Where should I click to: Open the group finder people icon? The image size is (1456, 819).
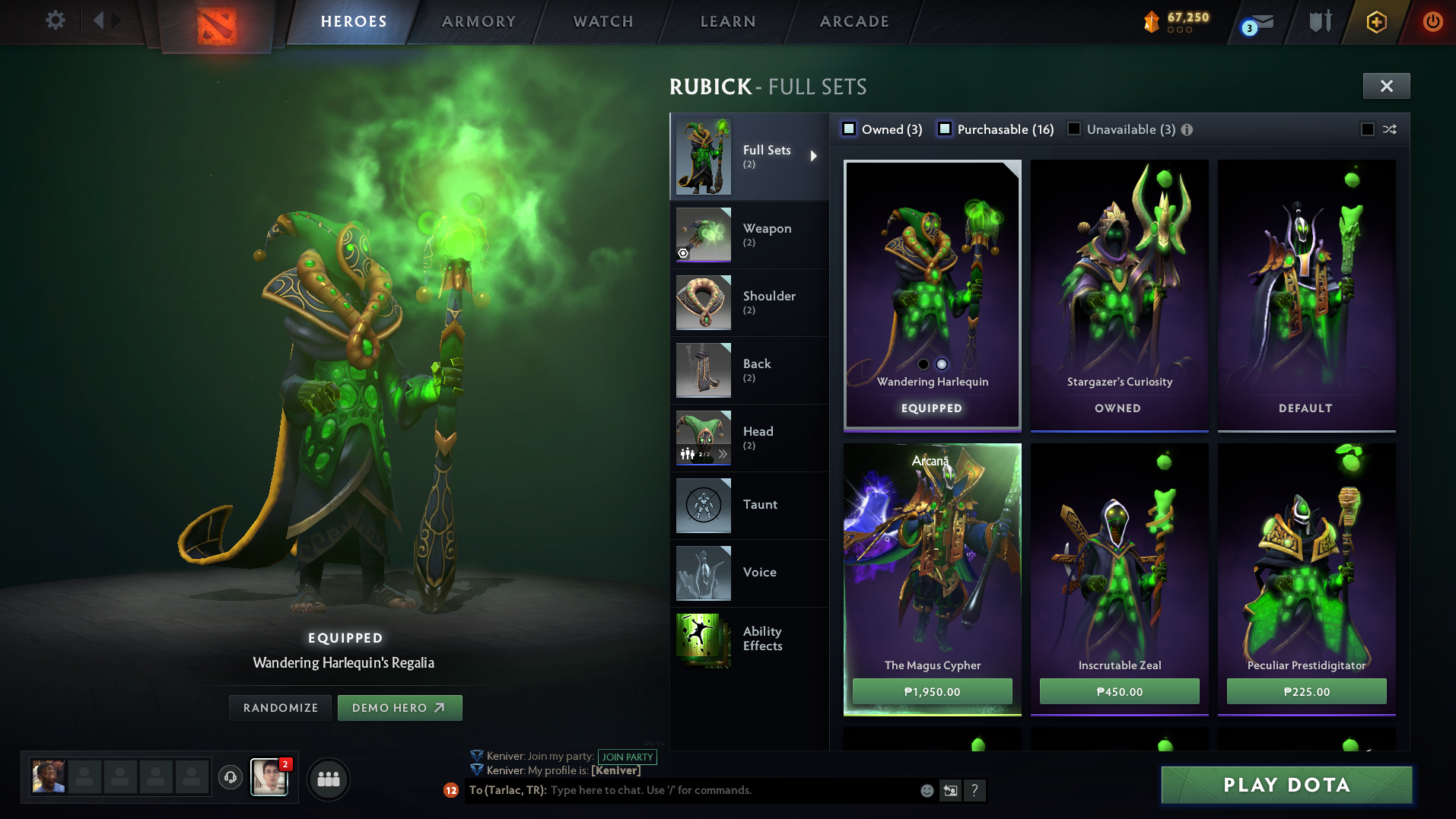[327, 779]
